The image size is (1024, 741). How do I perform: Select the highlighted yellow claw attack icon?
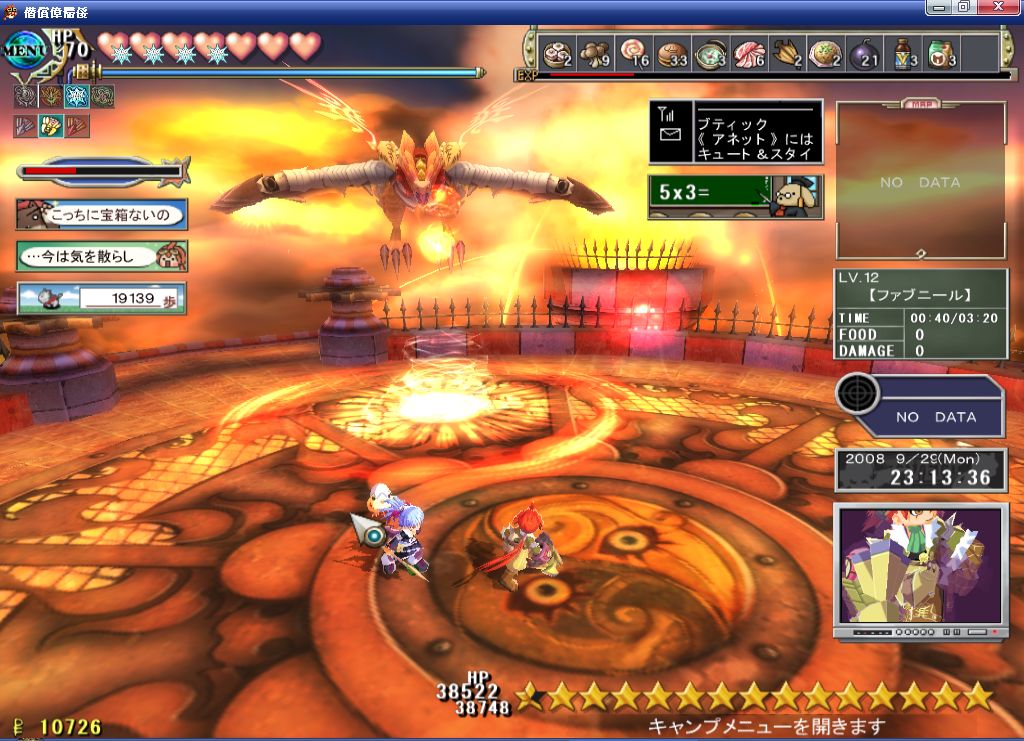click(50, 126)
